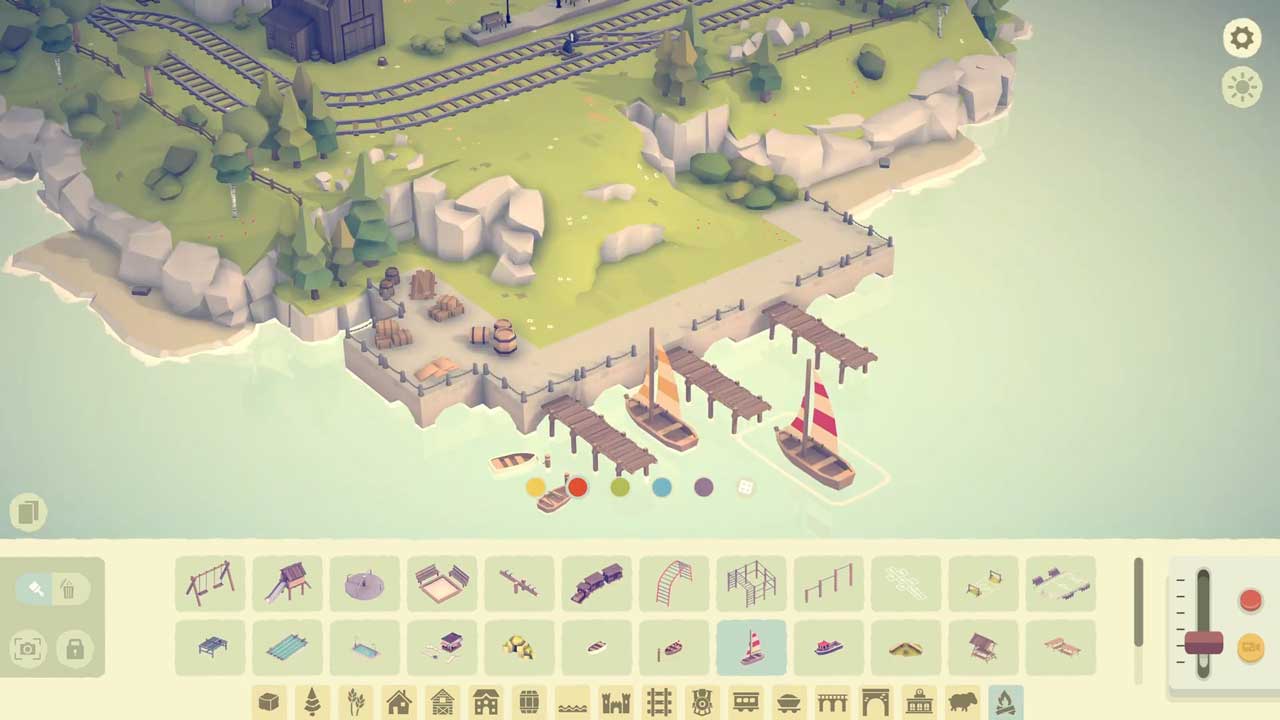The image size is (1280, 720).
Task: Pick the sandbox with benches
Action: 442,583
